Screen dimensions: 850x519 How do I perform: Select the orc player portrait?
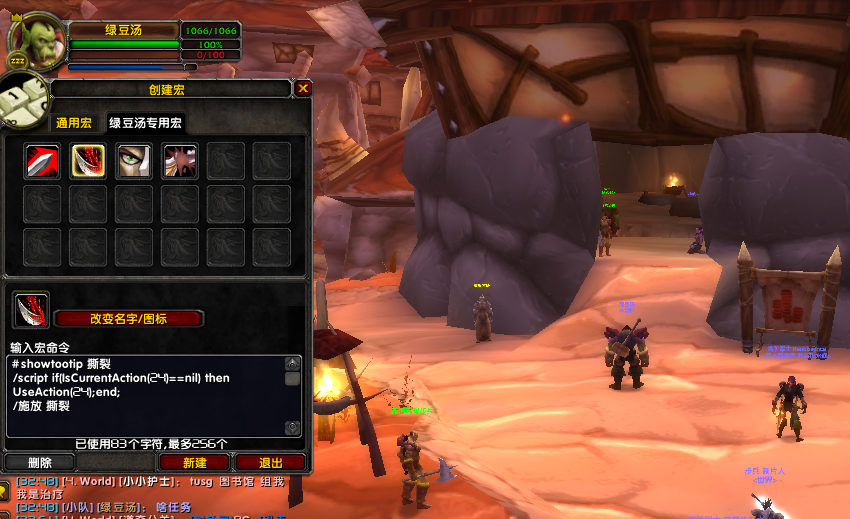(x=33, y=37)
